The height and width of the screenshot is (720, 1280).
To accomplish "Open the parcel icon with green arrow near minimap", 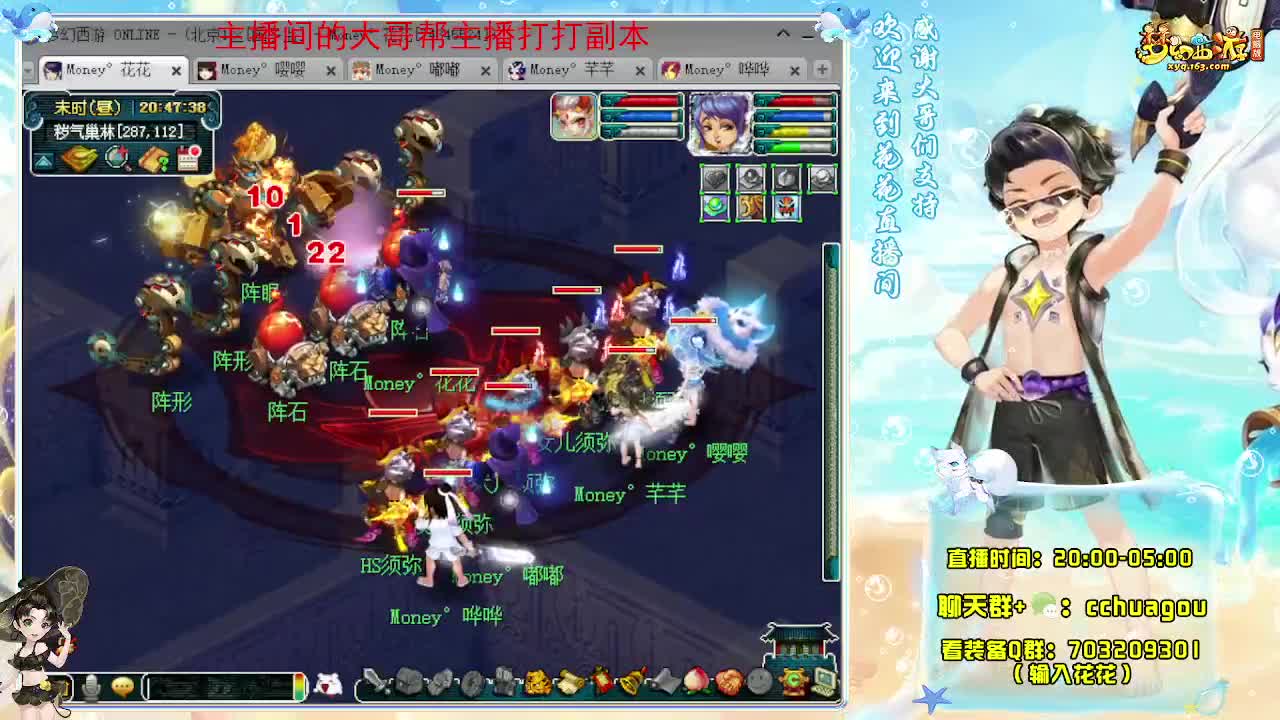I will point(153,158).
